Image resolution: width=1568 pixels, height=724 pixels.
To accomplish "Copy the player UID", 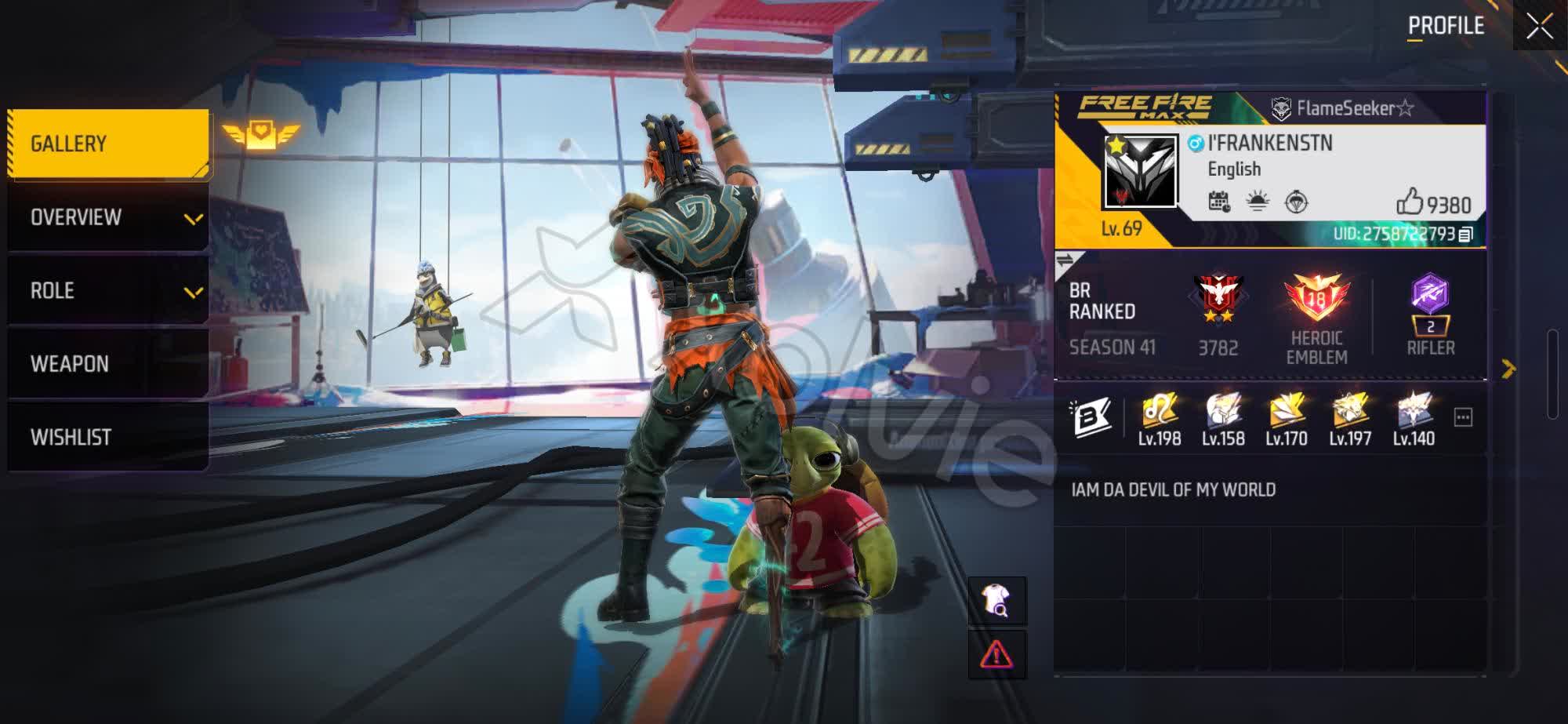I will (1465, 234).
